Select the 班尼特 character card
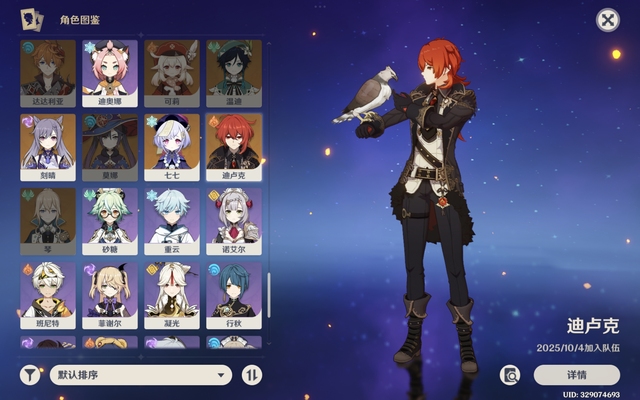This screenshot has width=640, height=400. tap(48, 294)
